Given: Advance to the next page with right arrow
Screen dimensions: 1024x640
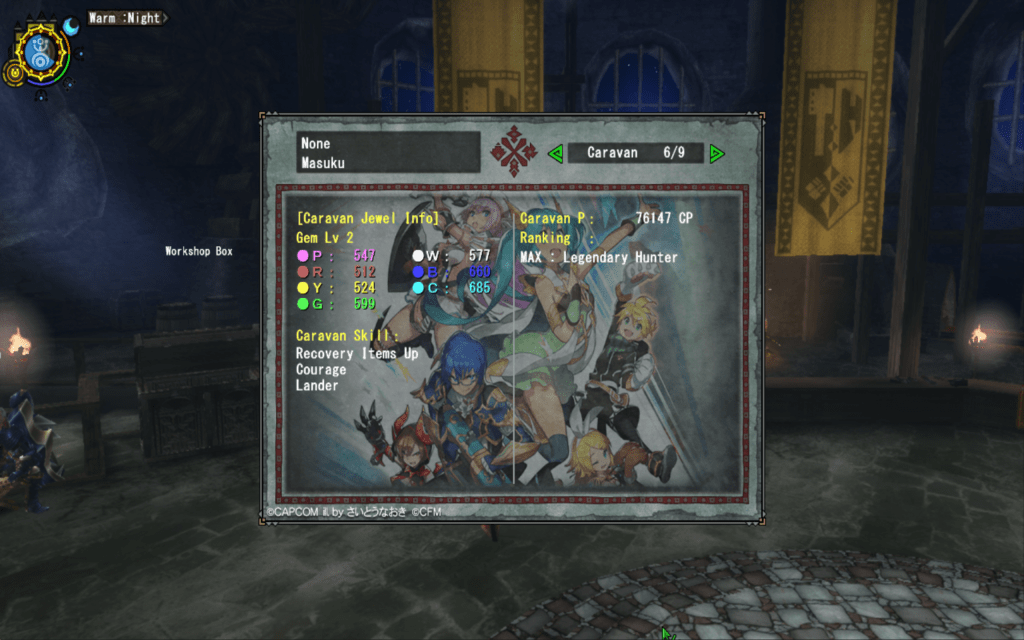Looking at the screenshot, I should (x=716, y=153).
